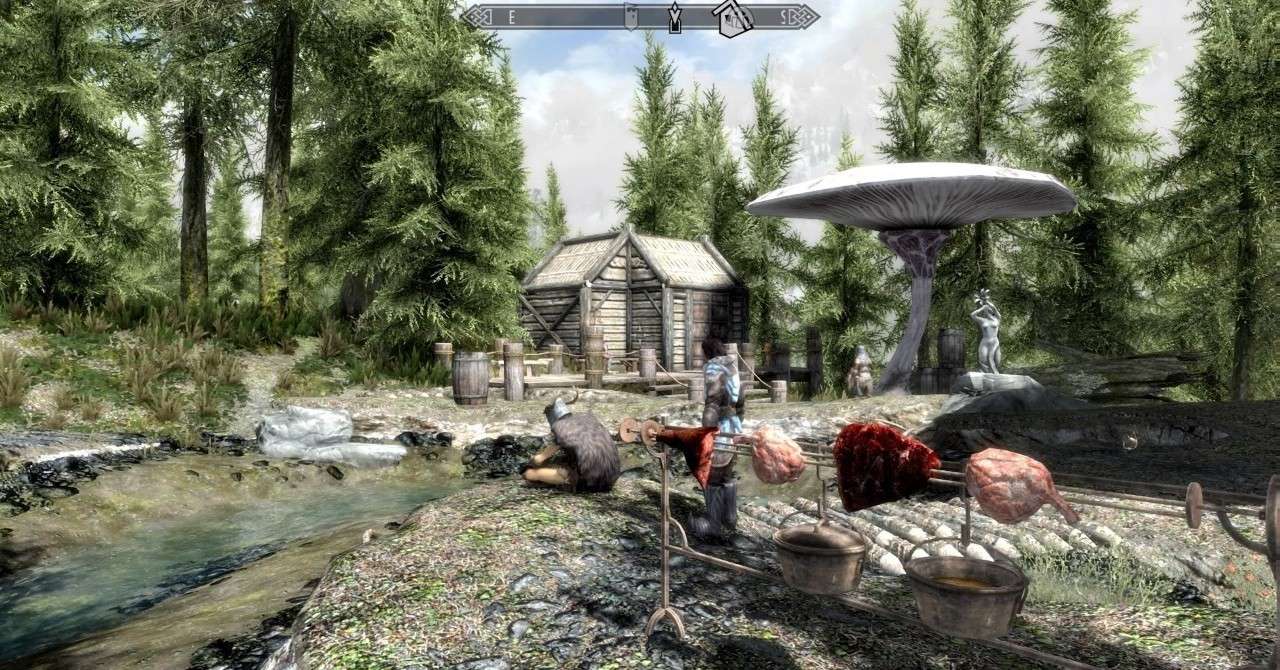This screenshot has height=670, width=1280.
Task: Select the quest arrow marker on the compass
Action: (x=675, y=18)
